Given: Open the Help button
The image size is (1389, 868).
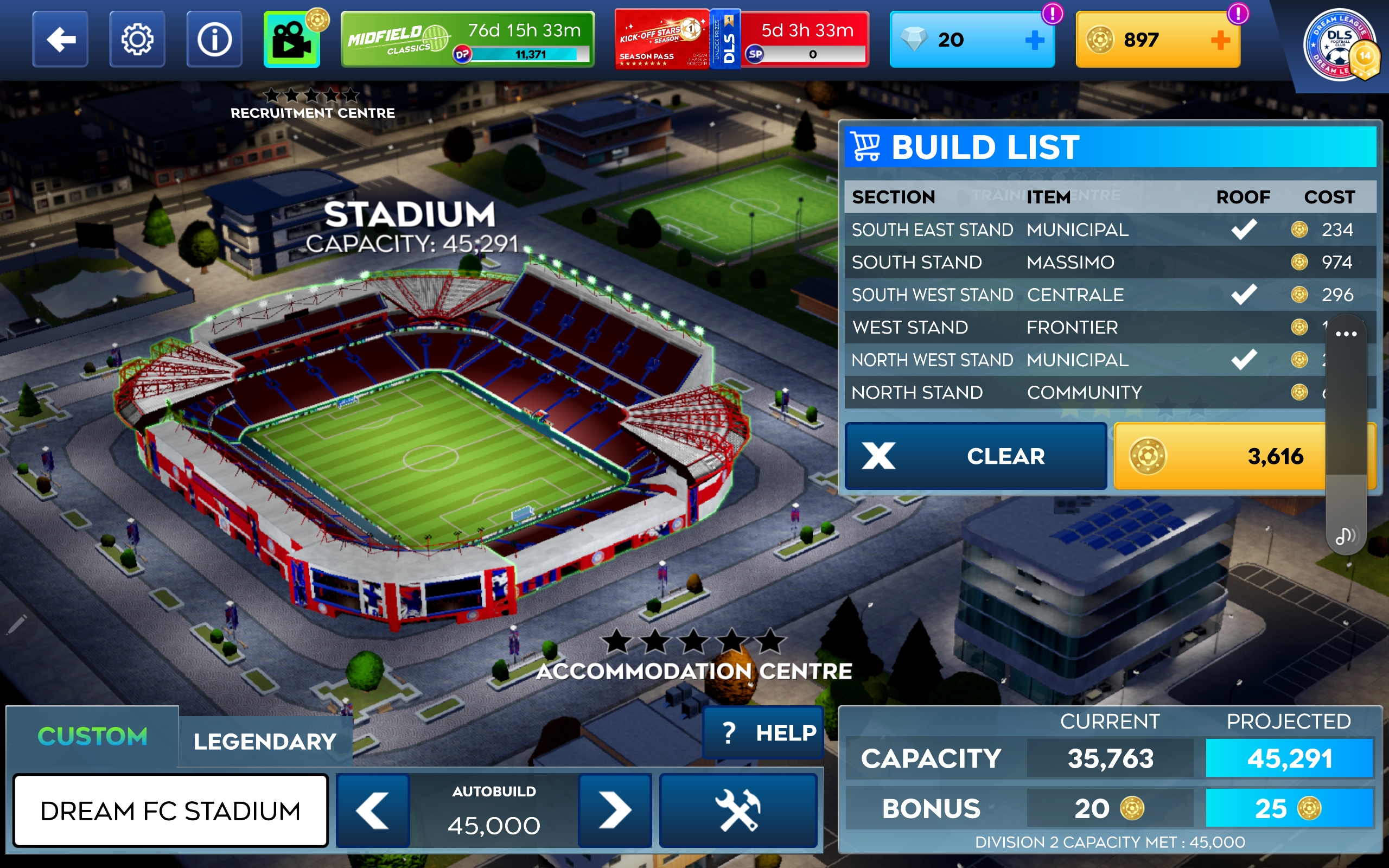Looking at the screenshot, I should pos(764,733).
